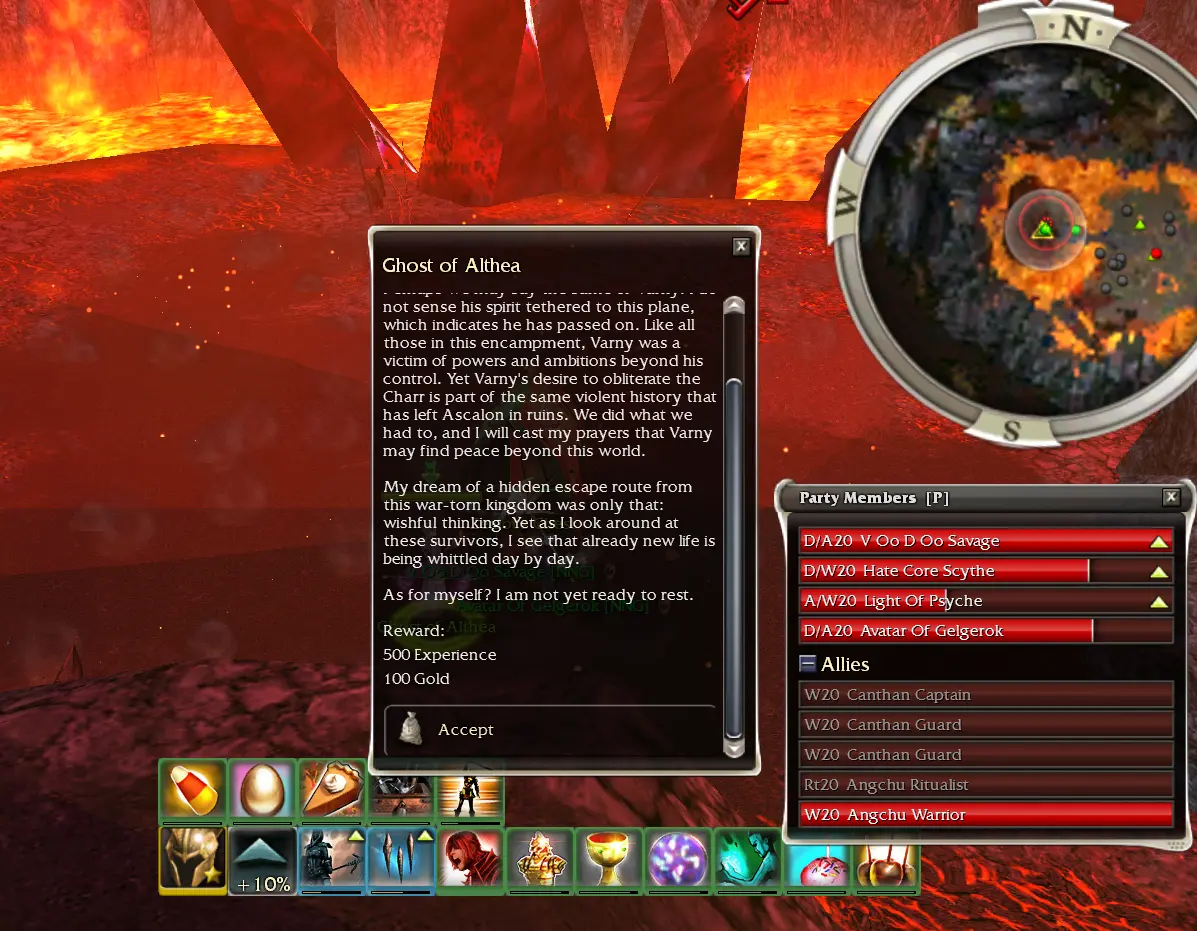Close the Party Members panel
Screen dimensions: 1197x931
[1171, 498]
